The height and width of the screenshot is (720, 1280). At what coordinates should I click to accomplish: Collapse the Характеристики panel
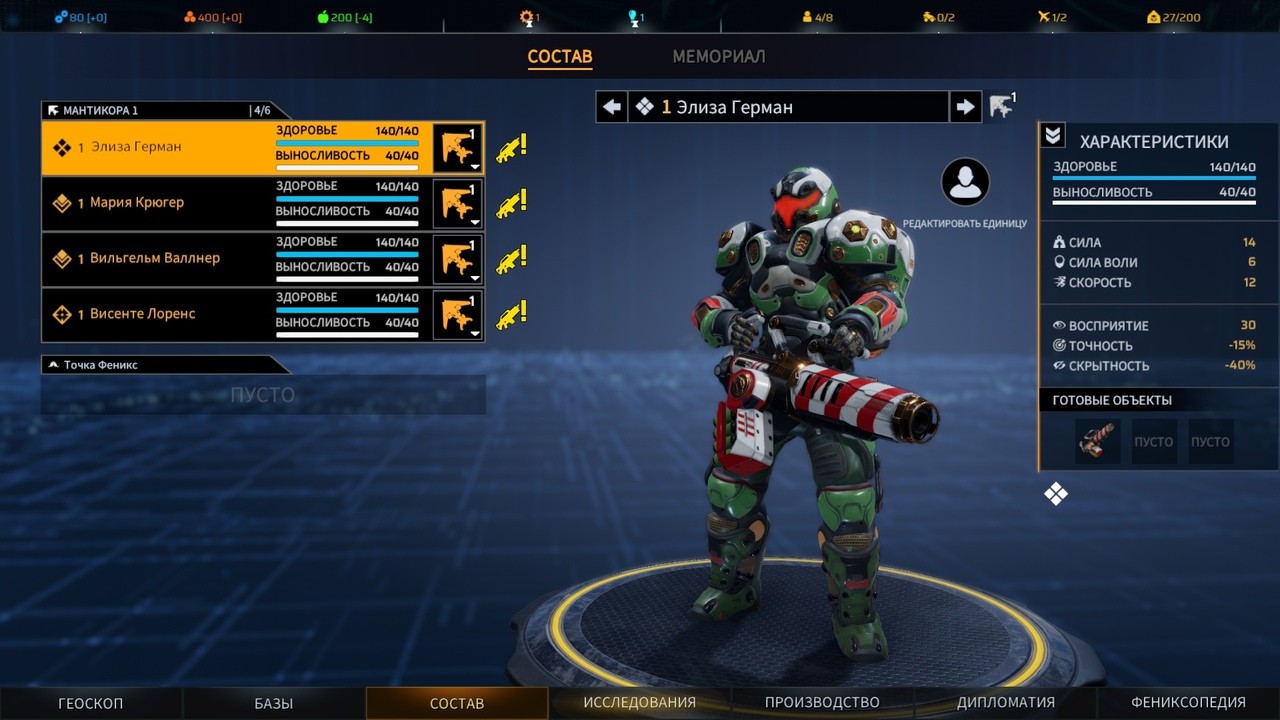point(1053,136)
